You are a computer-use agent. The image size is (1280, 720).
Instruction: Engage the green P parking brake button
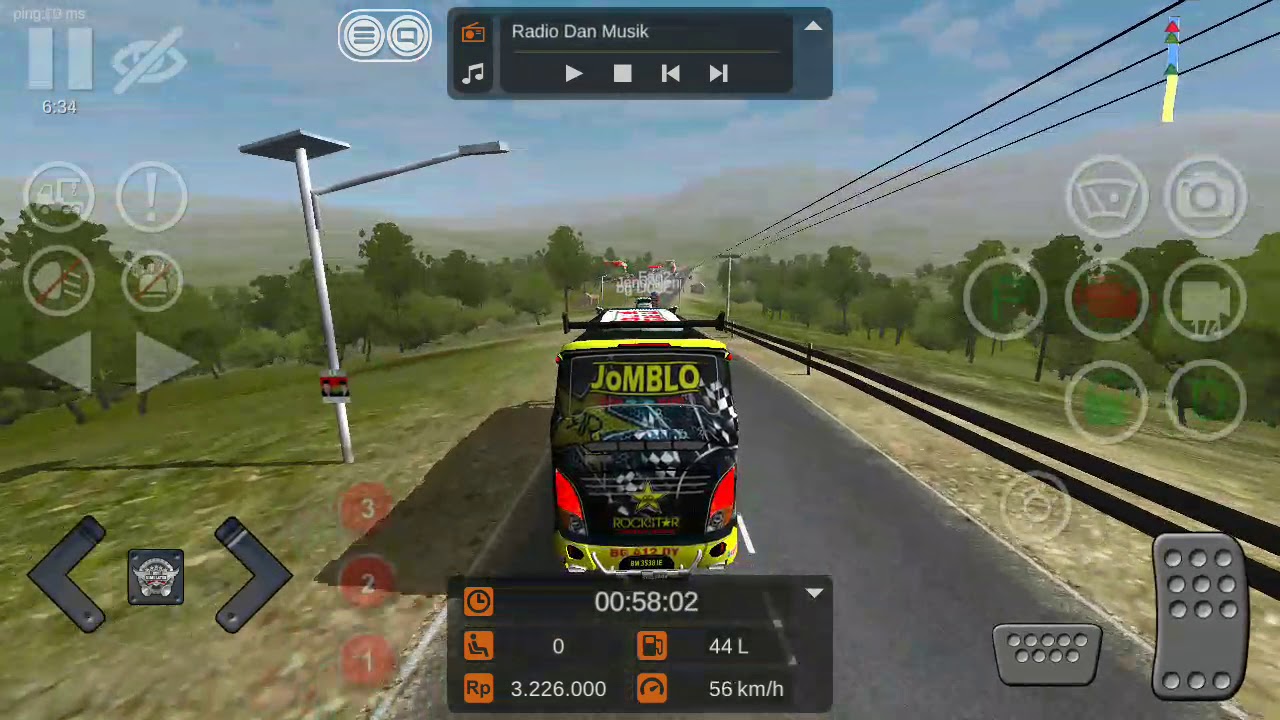(x=1005, y=300)
